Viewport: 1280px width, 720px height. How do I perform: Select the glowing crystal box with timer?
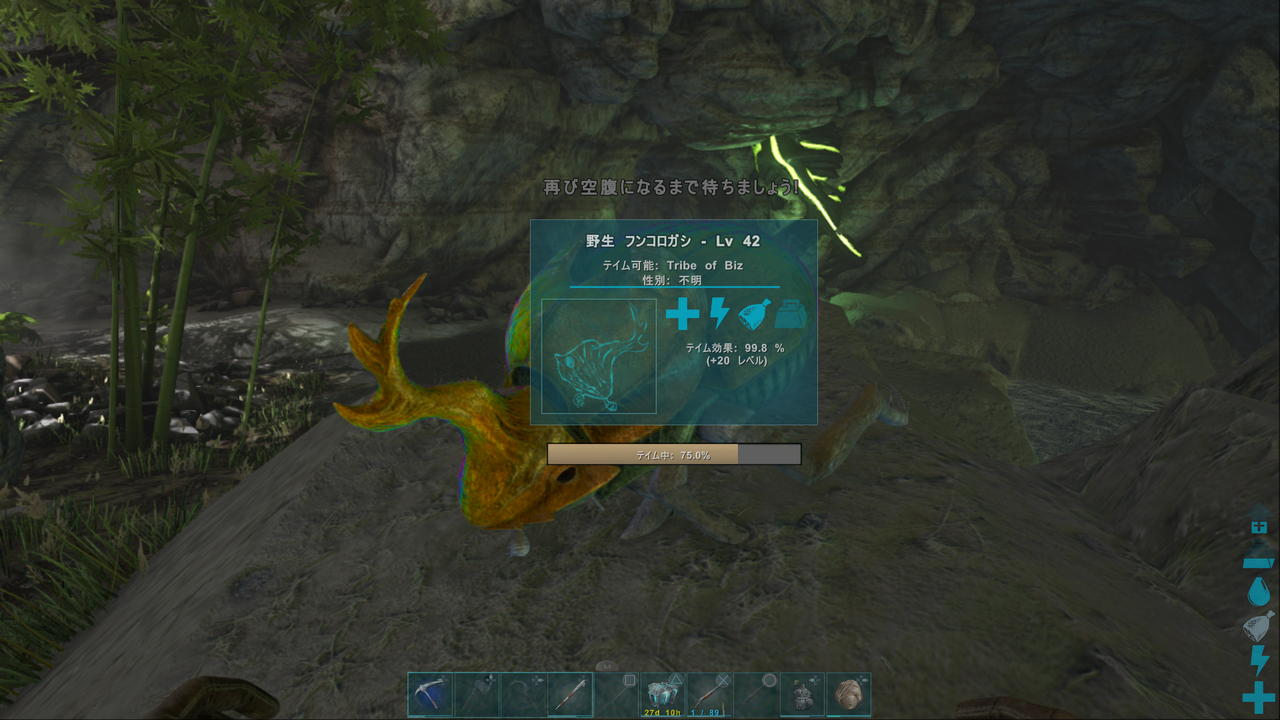(662, 694)
